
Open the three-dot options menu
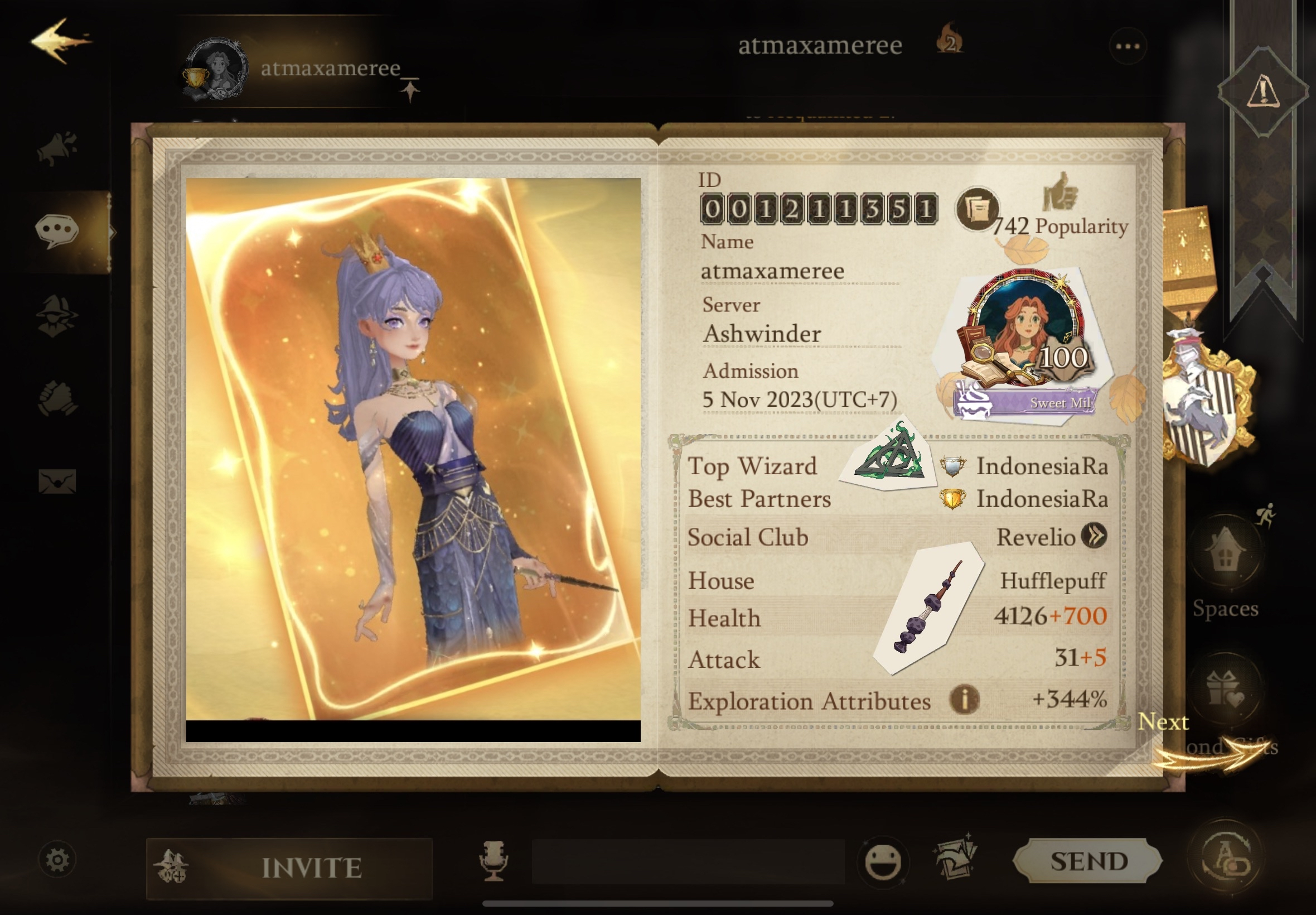click(1127, 46)
